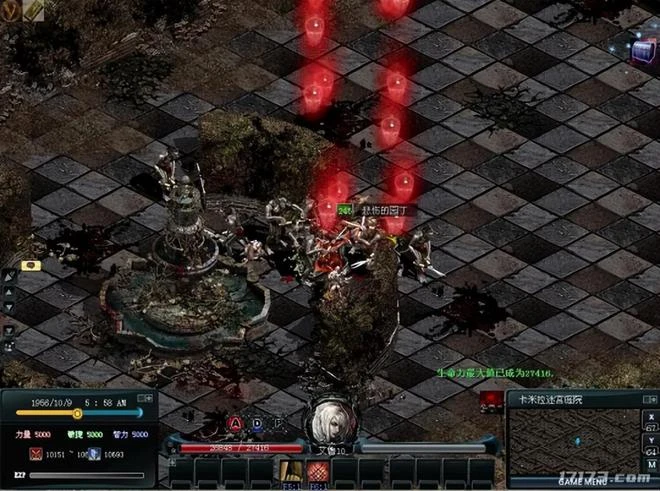Open the chat bubble icon on left edge
Viewport: 660px width, 491px height.
click(x=30, y=265)
